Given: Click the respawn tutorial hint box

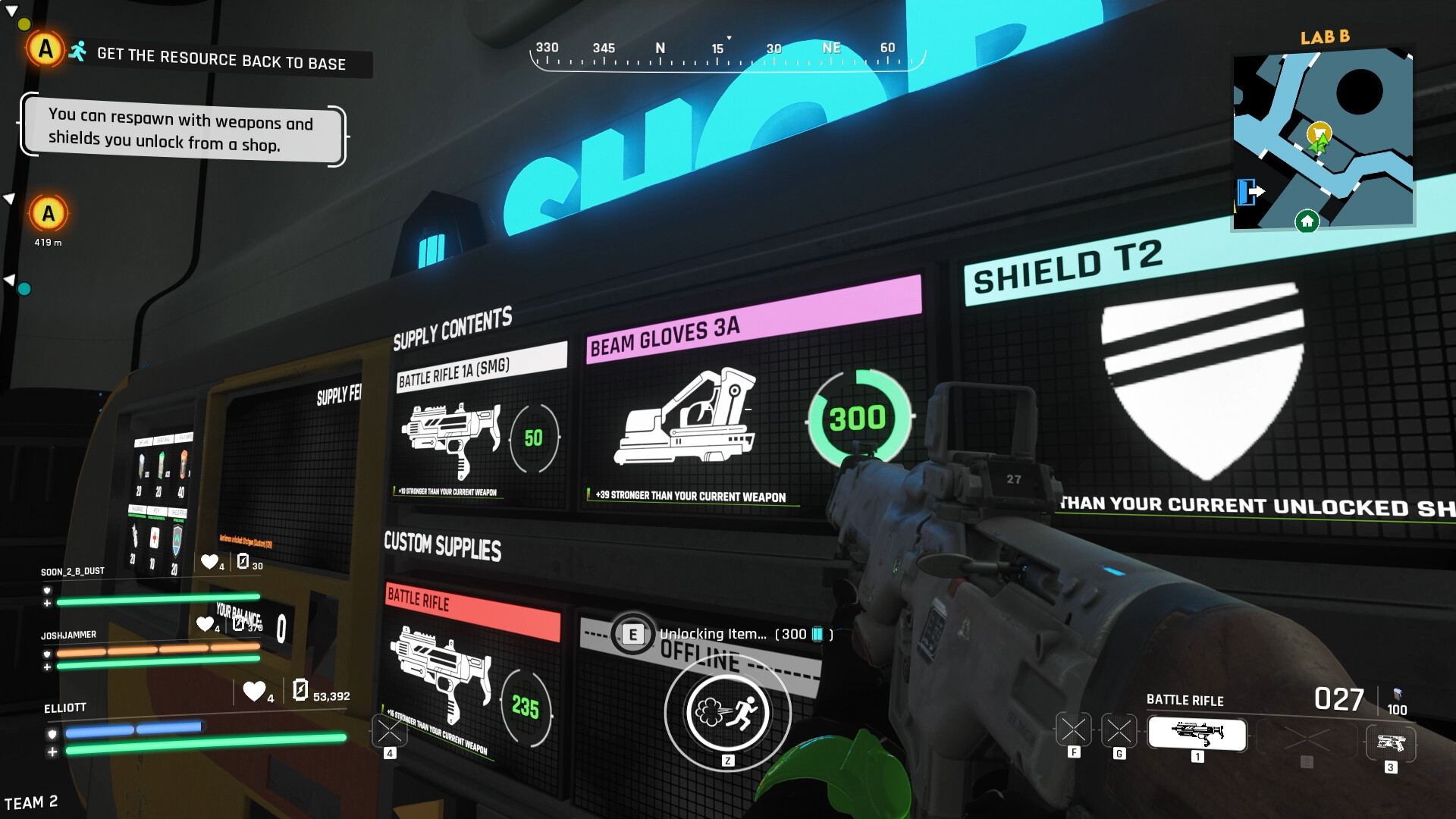Looking at the screenshot, I should click(x=182, y=130).
